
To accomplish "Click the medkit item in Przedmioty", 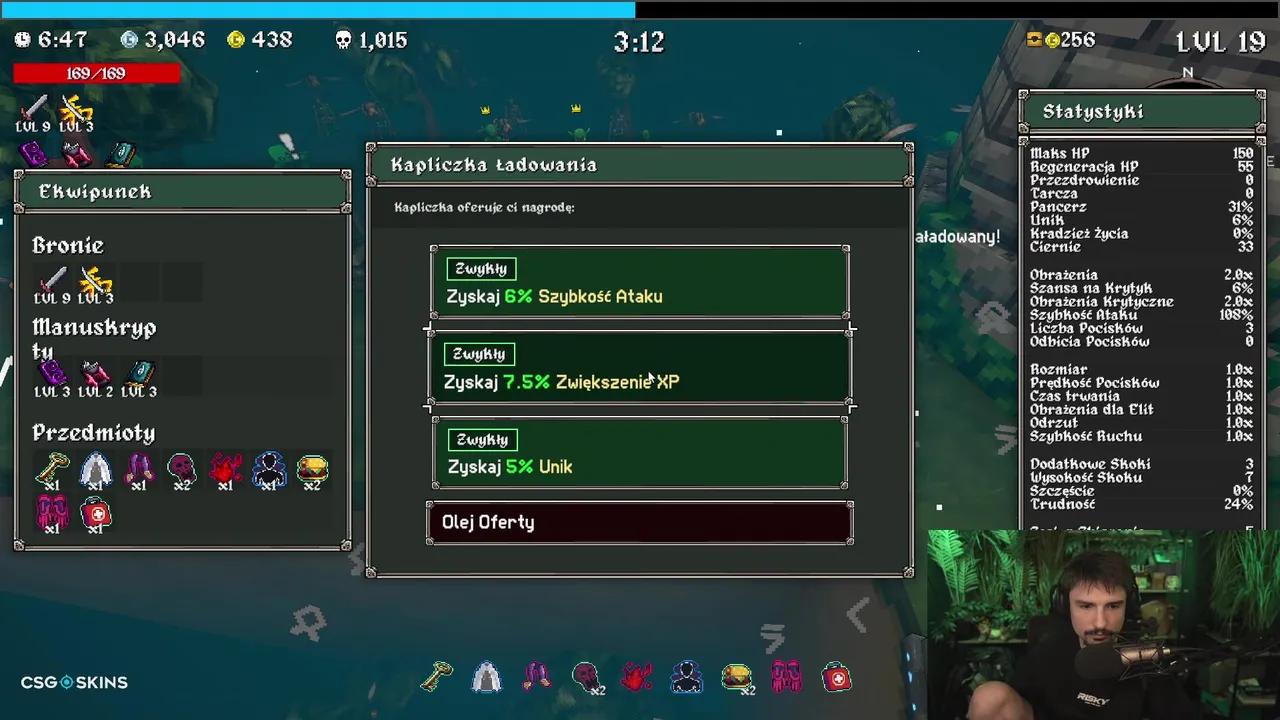I will [x=96, y=514].
